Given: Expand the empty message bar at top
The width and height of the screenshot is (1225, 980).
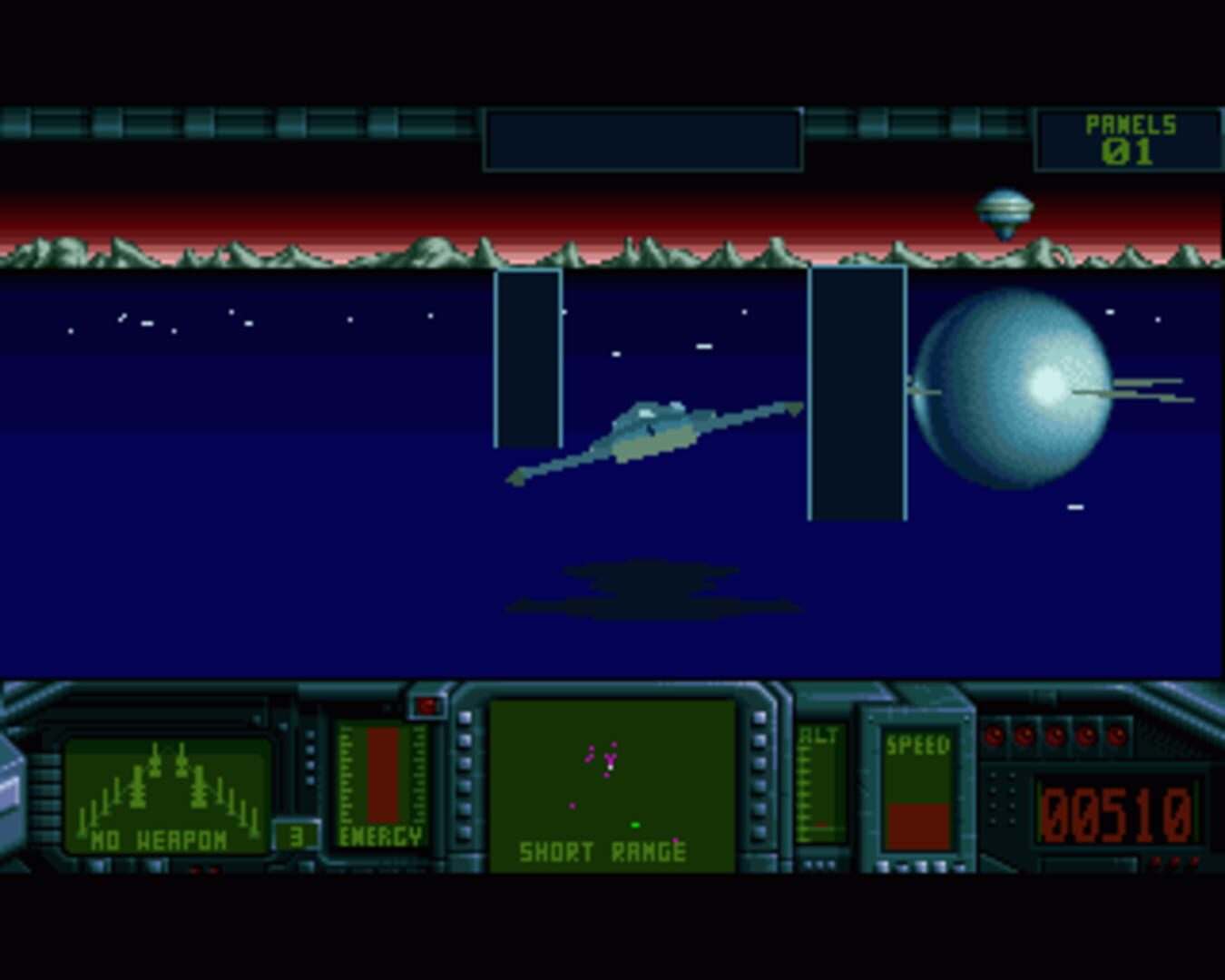Looking at the screenshot, I should [x=642, y=139].
